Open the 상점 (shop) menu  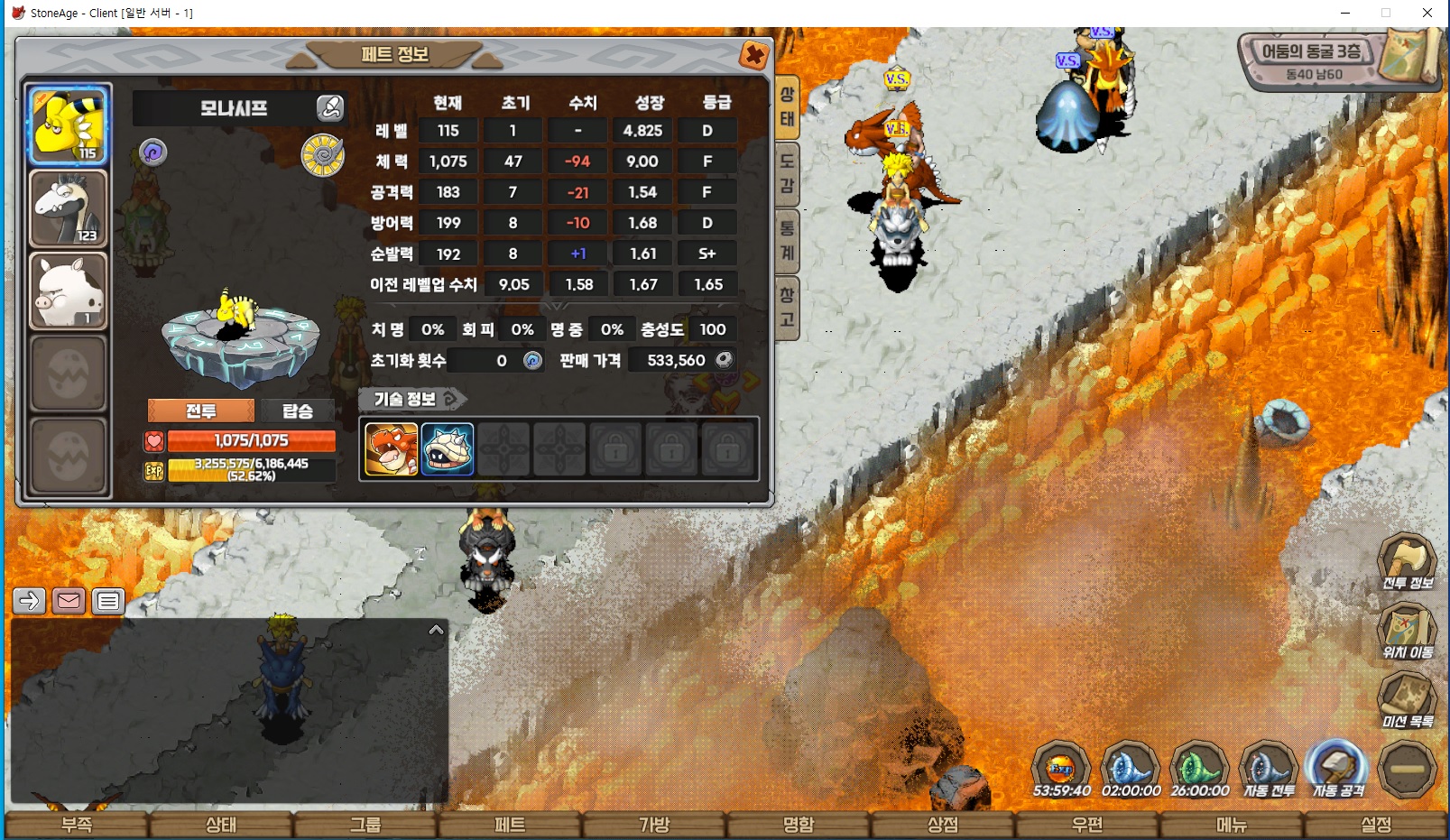pos(943,825)
